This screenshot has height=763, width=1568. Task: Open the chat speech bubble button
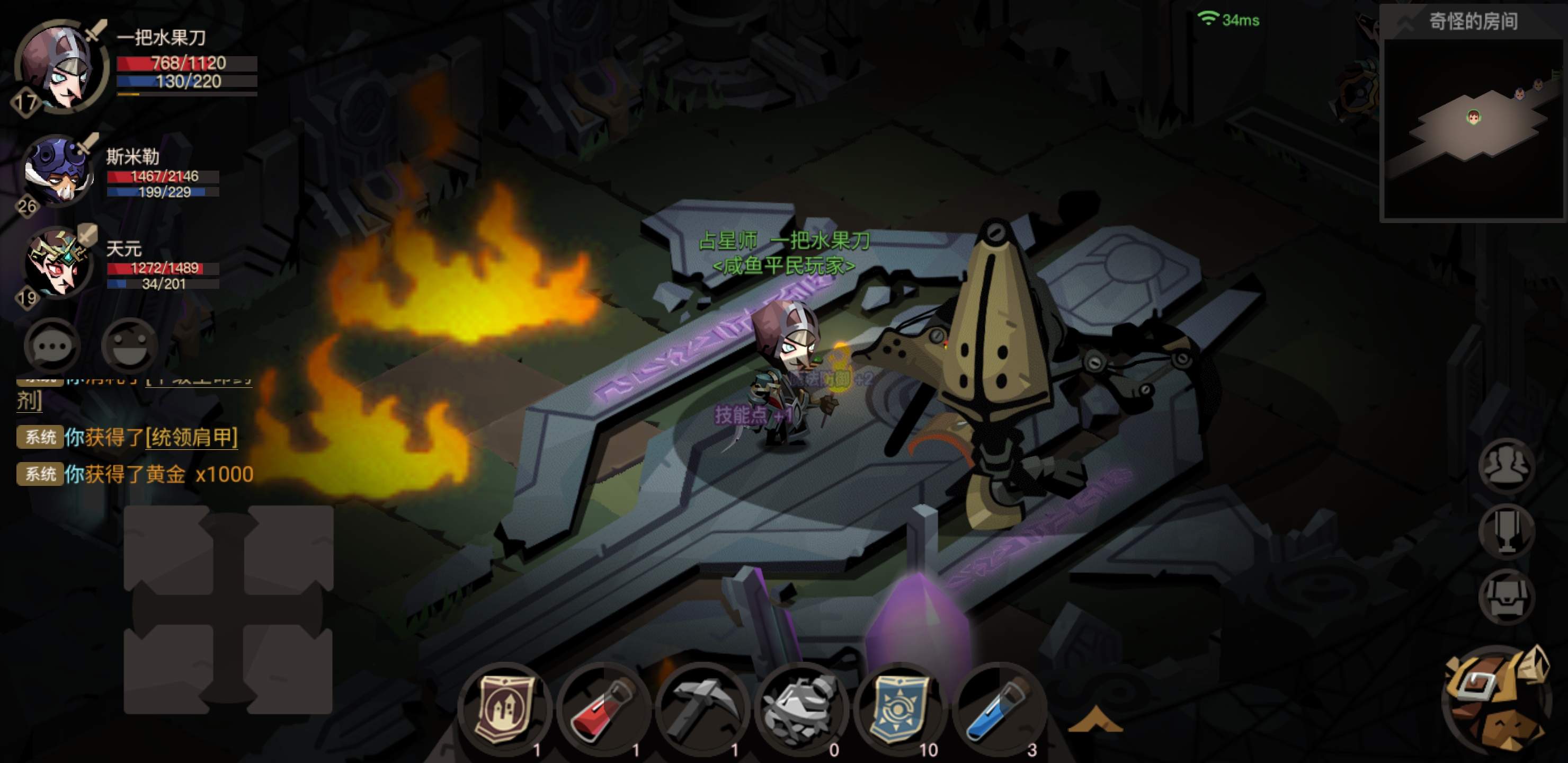[x=52, y=346]
